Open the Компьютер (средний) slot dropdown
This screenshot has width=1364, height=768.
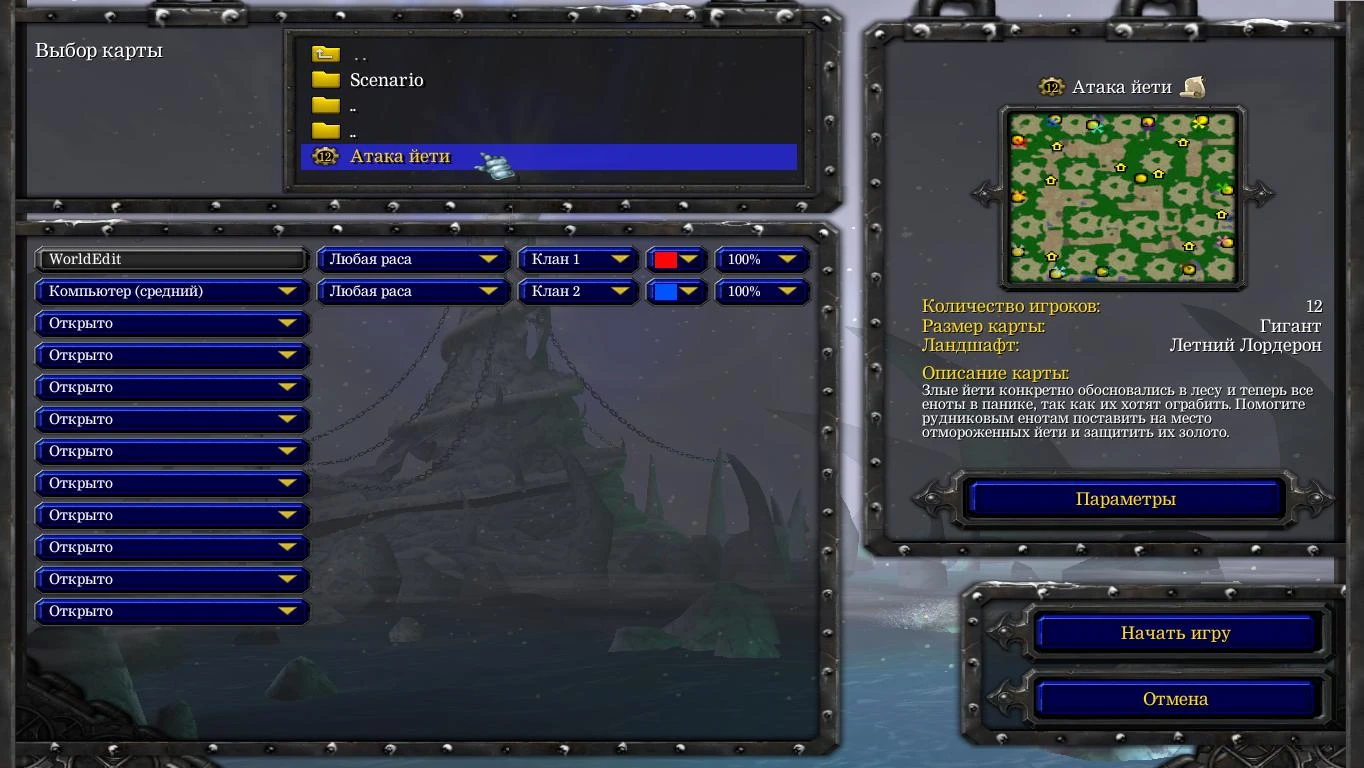click(x=171, y=291)
